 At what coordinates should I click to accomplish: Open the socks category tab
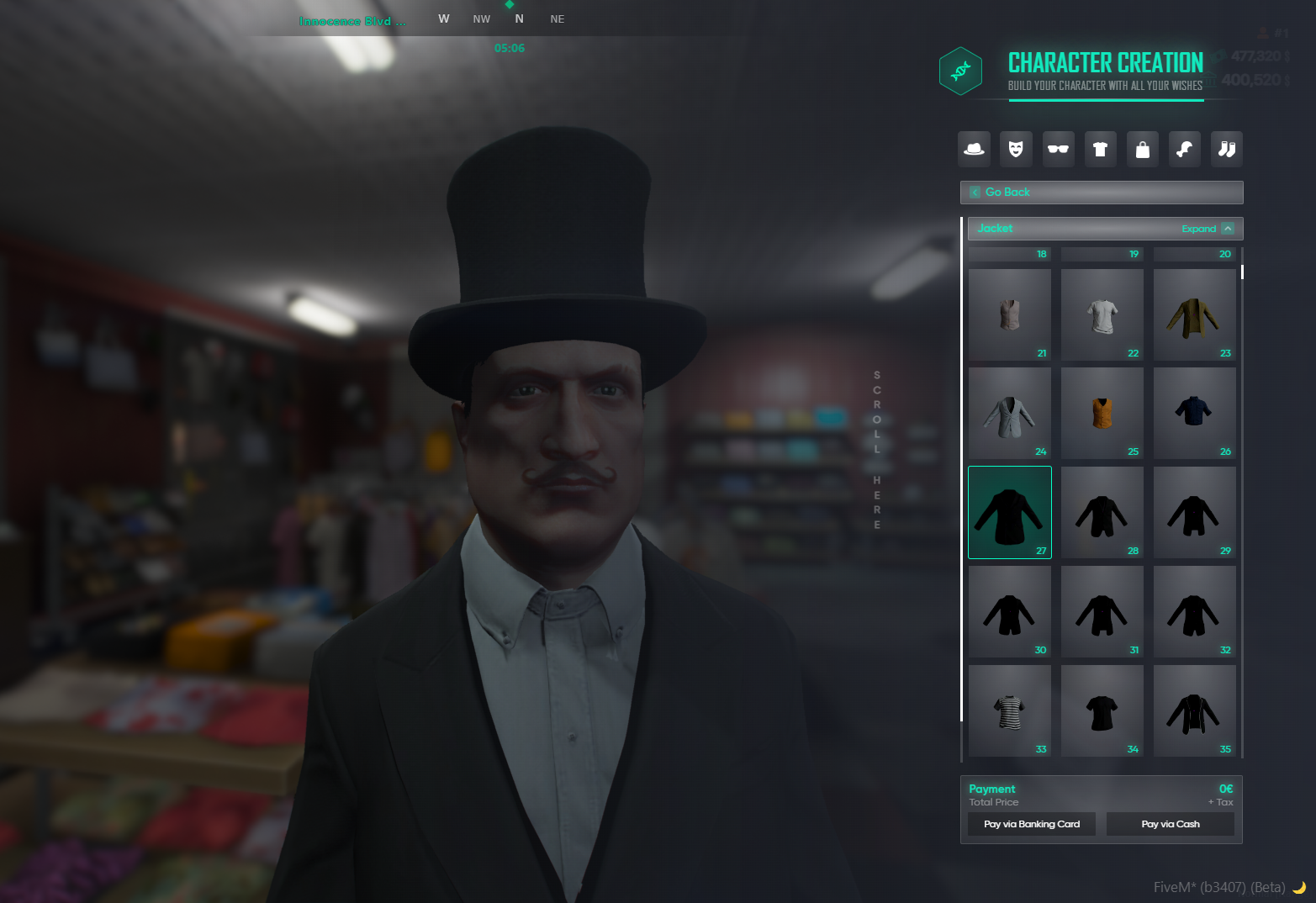point(1227,150)
